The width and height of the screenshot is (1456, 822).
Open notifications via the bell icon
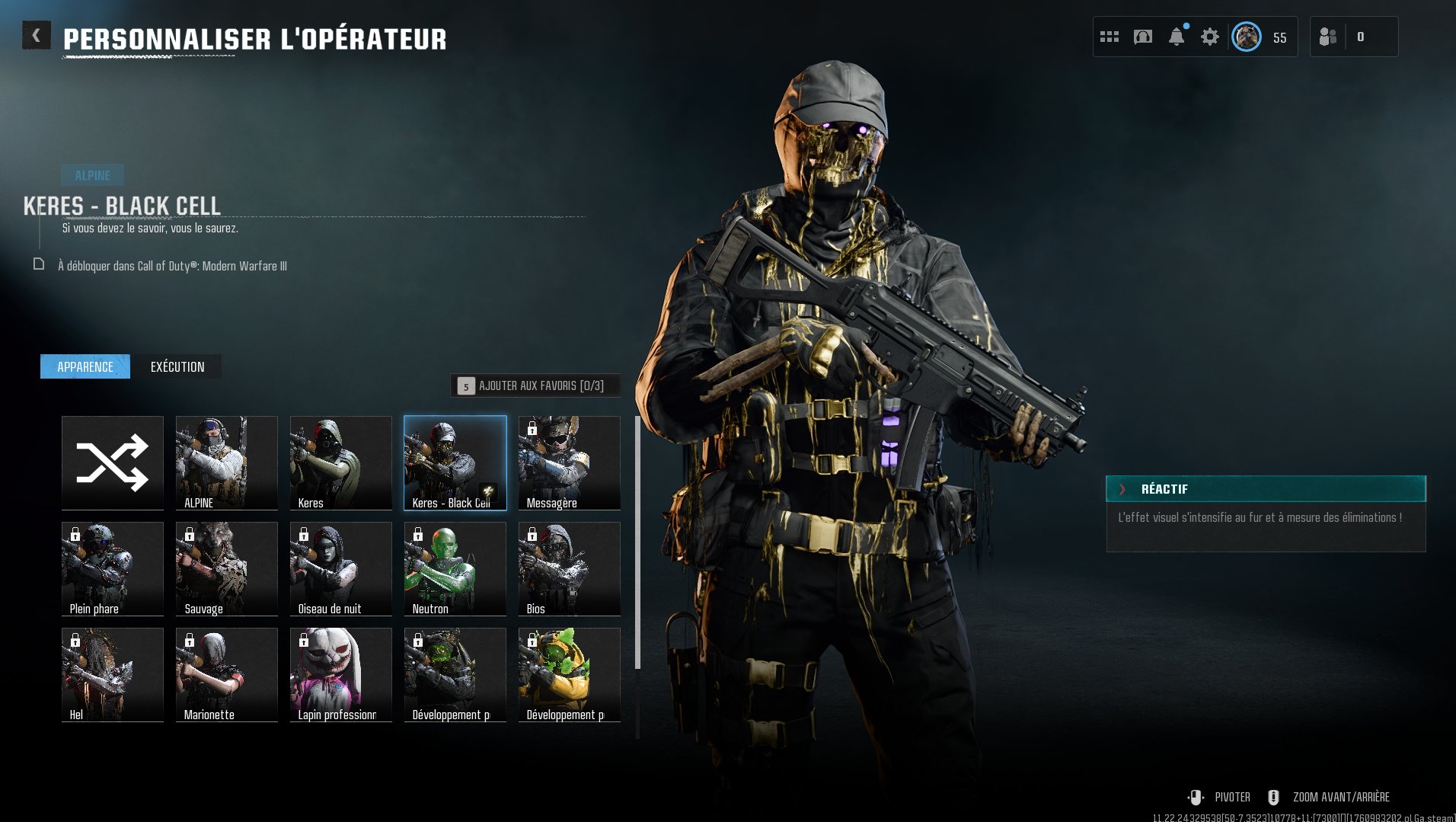pos(1177,37)
